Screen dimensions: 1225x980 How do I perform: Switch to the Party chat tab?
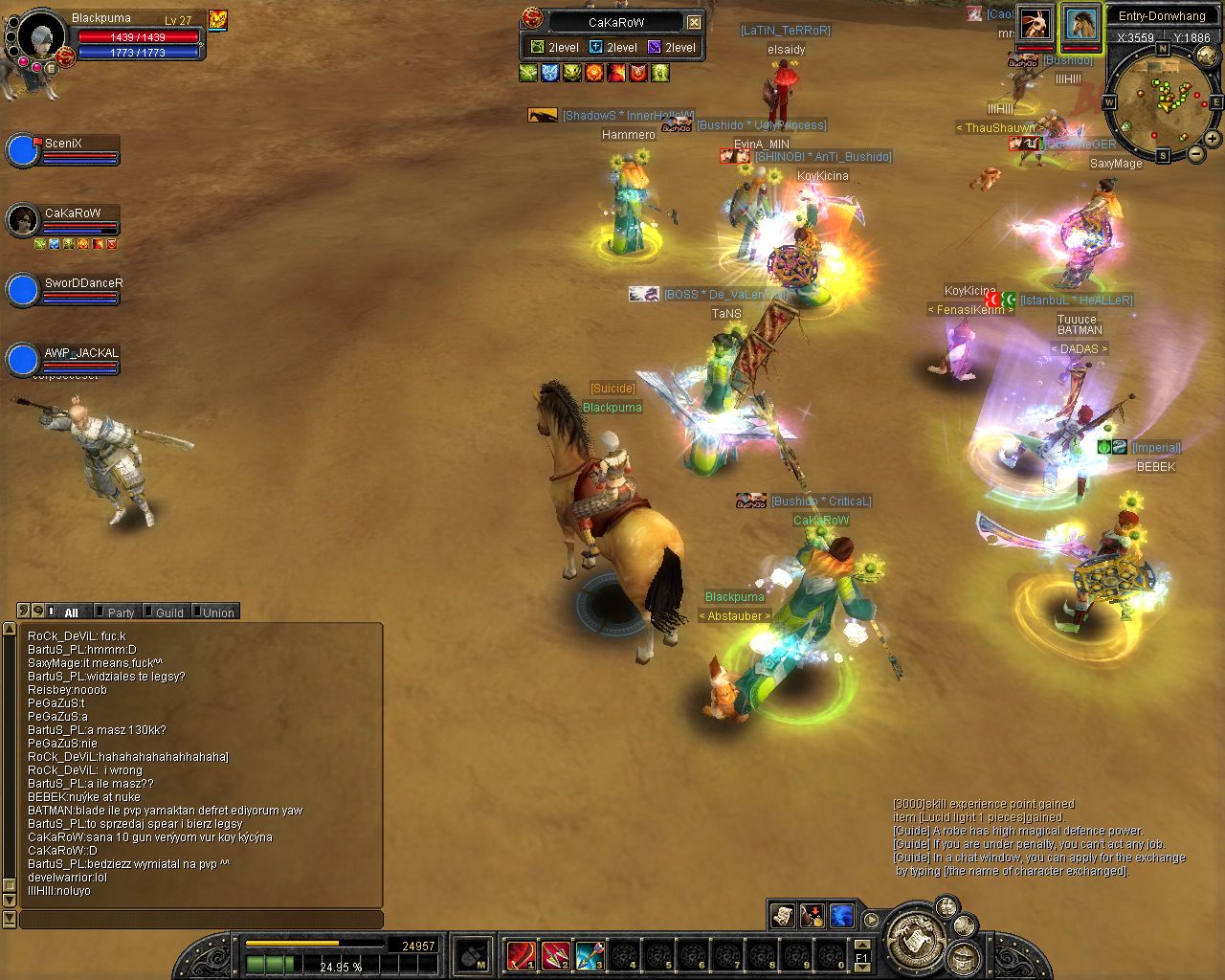121,612
